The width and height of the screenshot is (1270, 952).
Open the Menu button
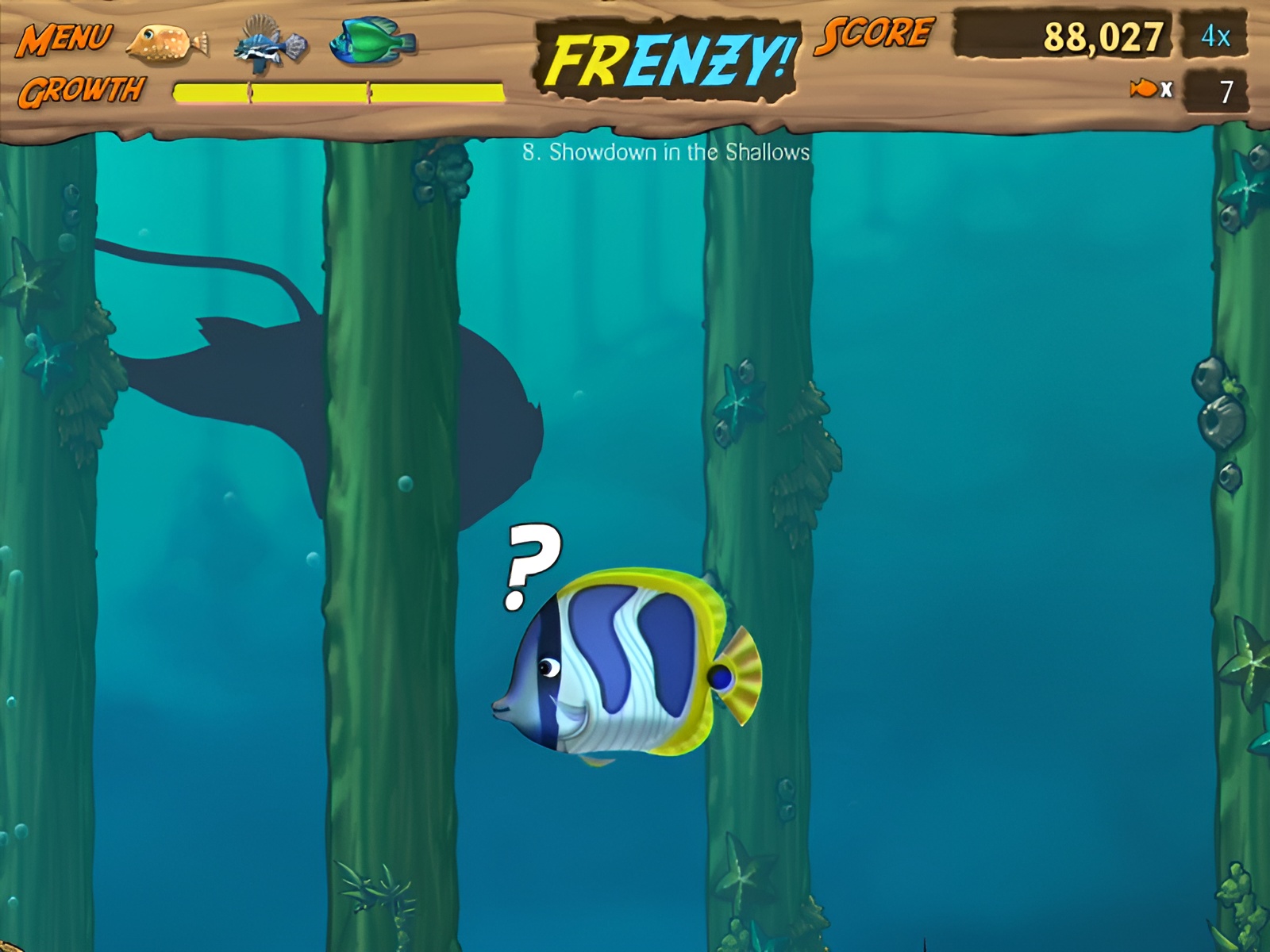pos(63,38)
